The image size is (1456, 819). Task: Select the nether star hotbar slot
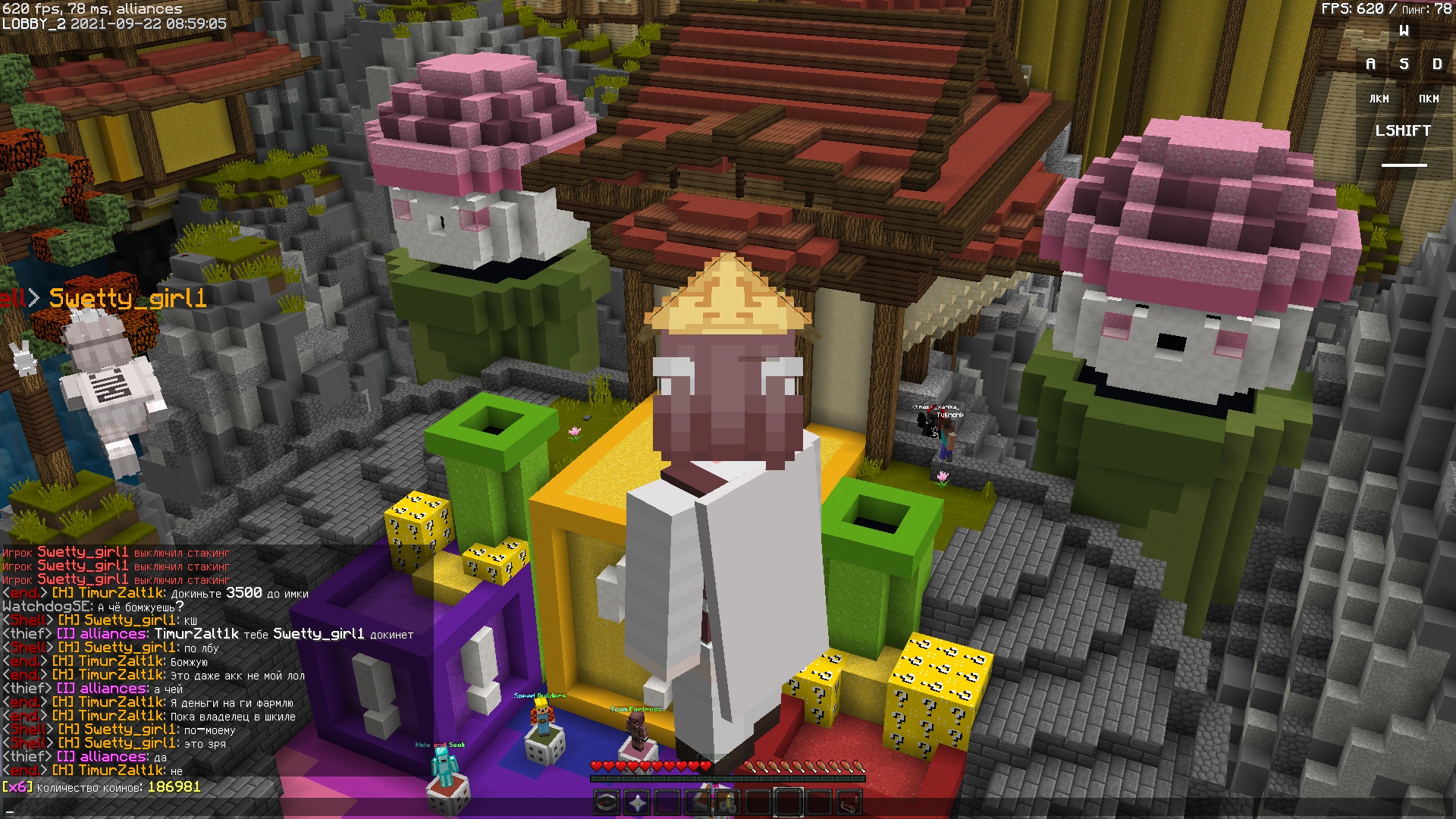(637, 802)
